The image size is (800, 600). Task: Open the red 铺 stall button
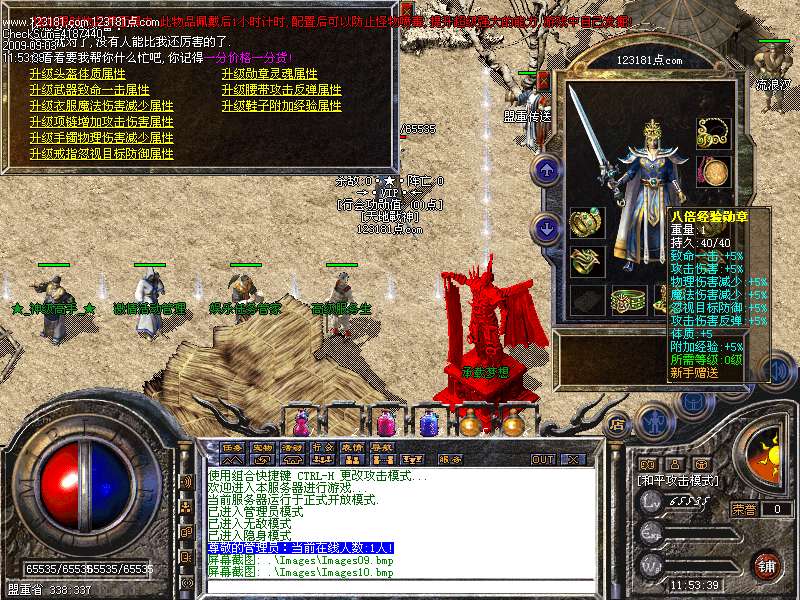point(766,566)
